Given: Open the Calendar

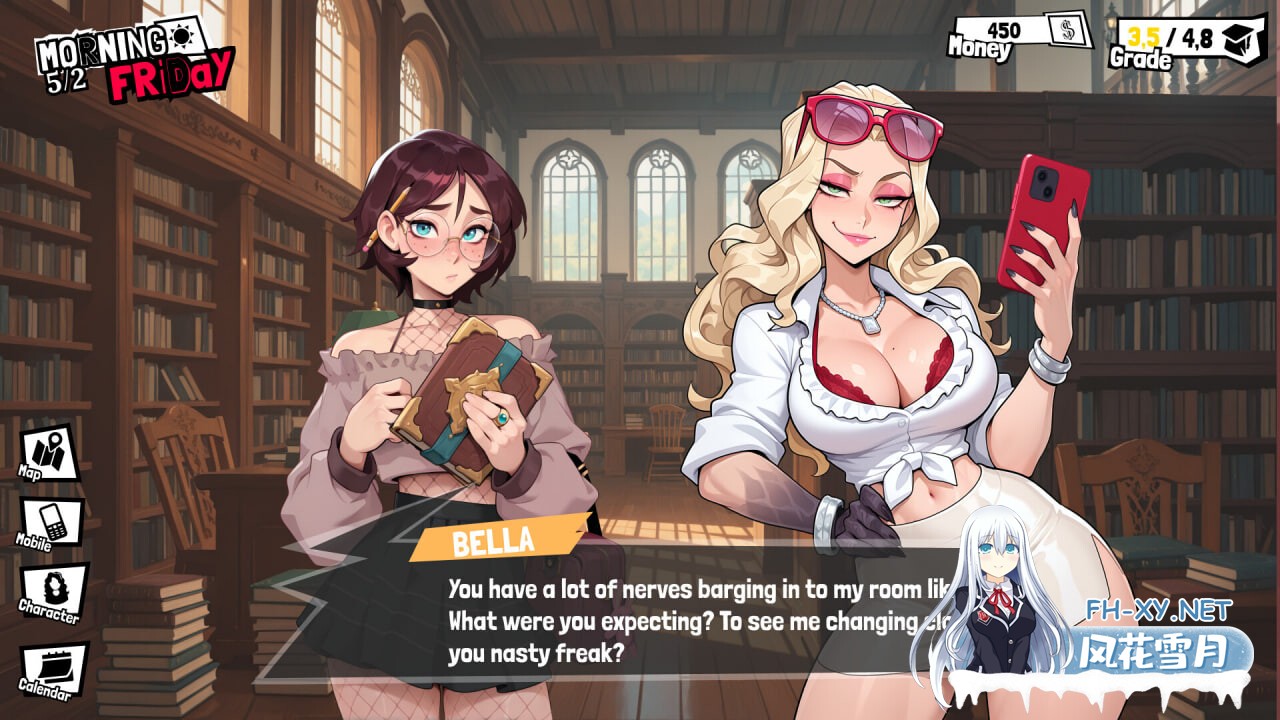Looking at the screenshot, I should [x=52, y=670].
